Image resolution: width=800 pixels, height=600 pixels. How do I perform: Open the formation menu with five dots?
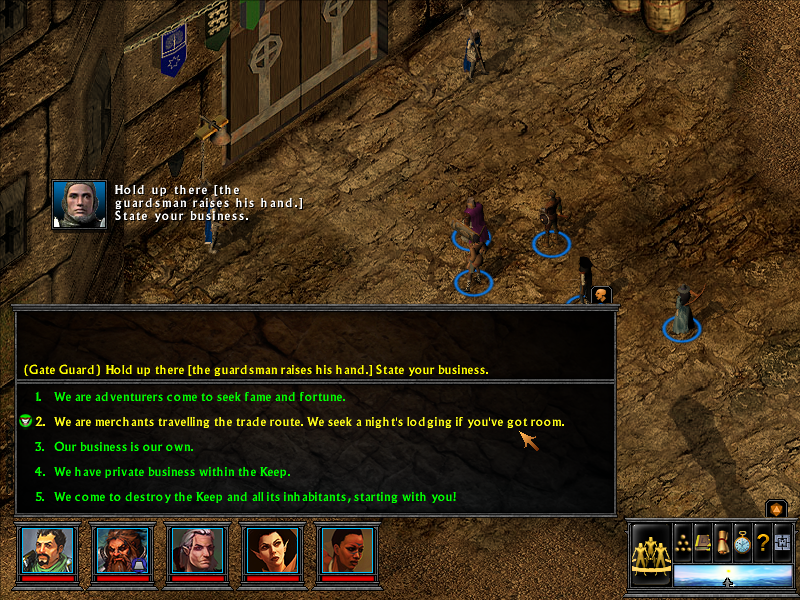pos(683,541)
